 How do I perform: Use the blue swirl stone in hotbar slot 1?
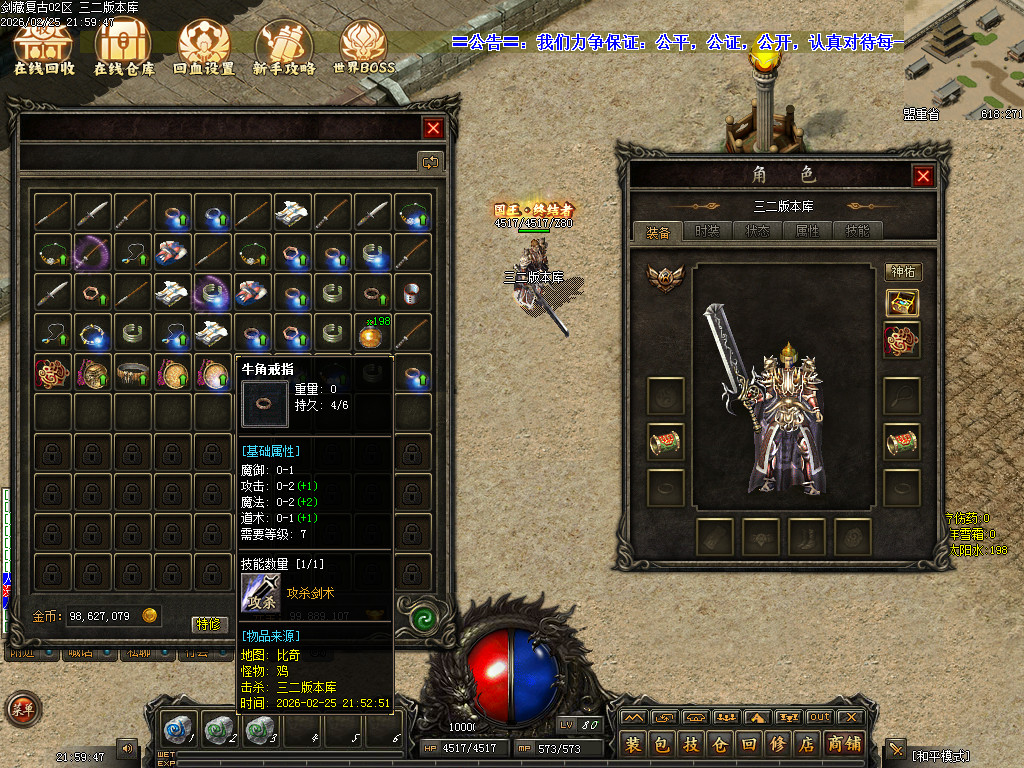(178, 729)
